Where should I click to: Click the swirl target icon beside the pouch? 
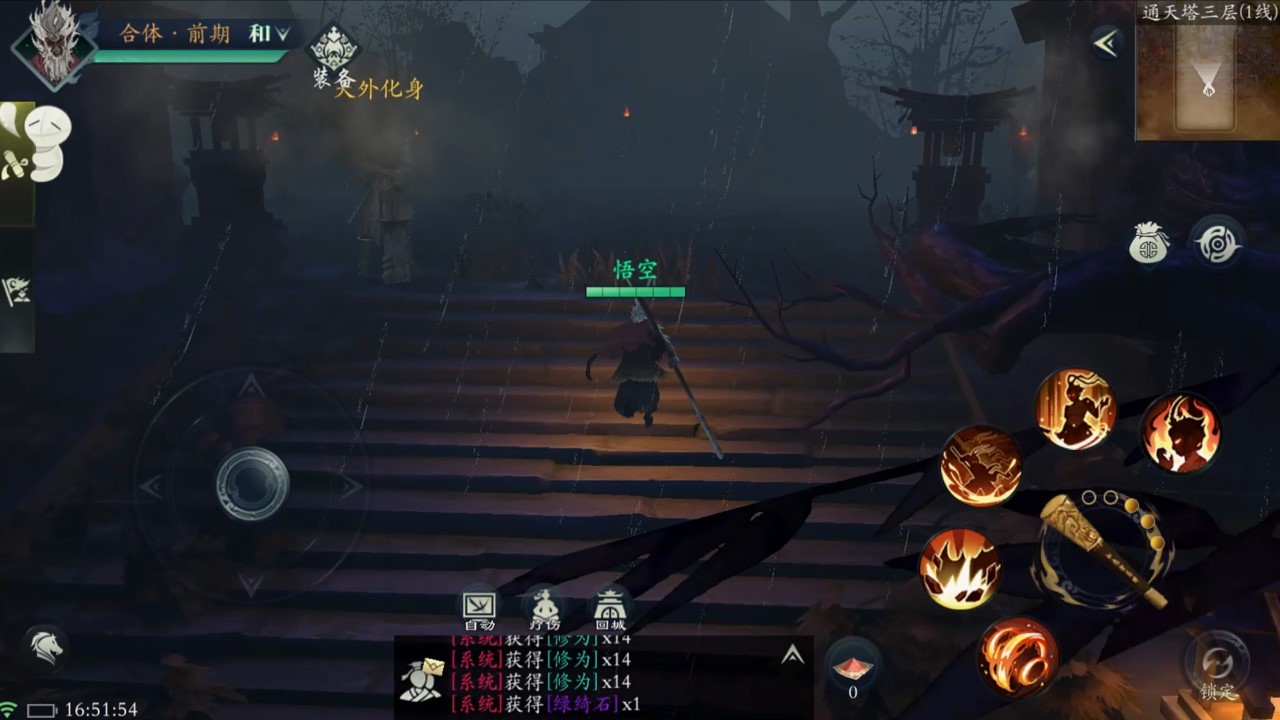pyautogui.click(x=1217, y=243)
